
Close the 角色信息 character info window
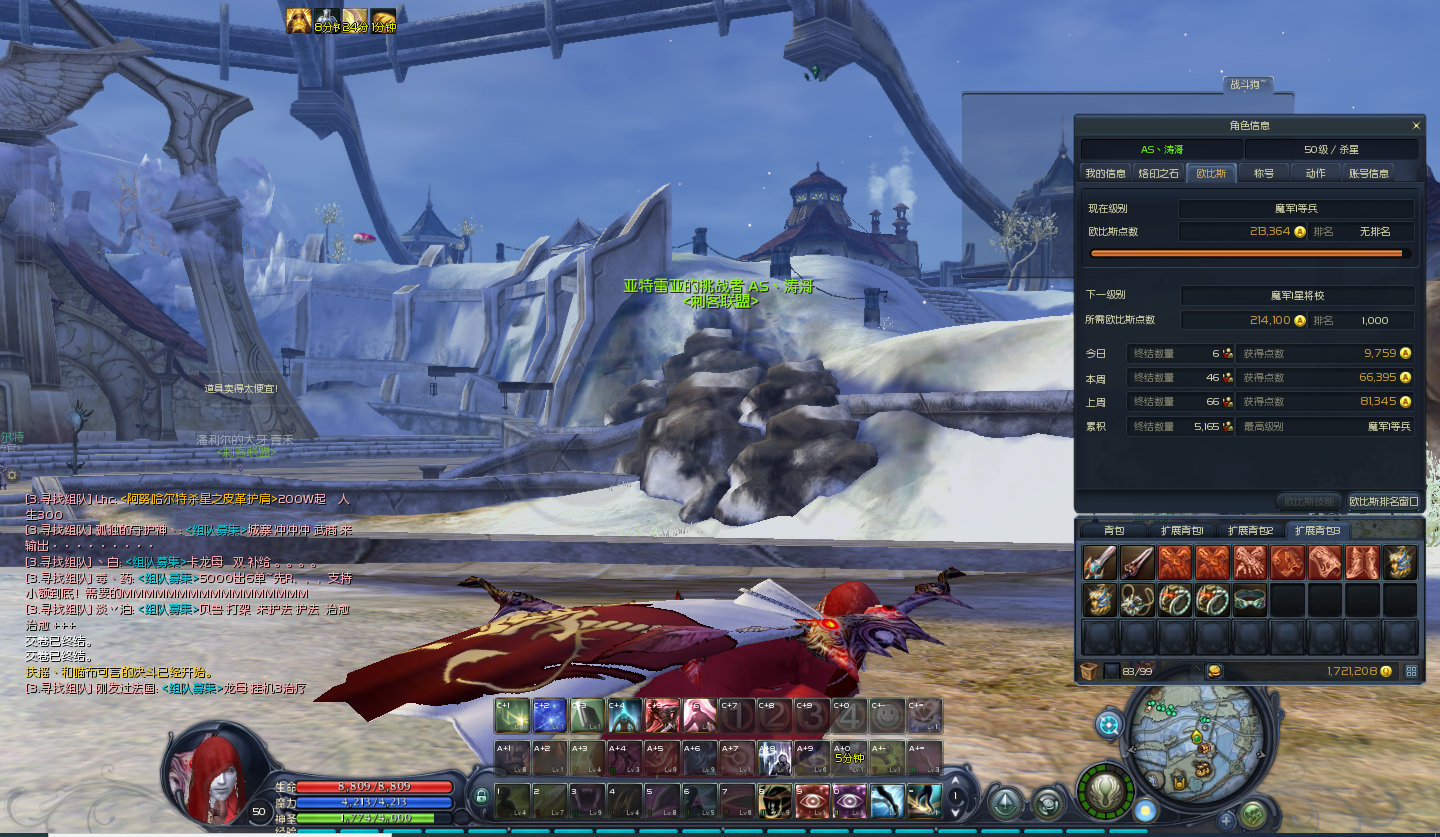click(1416, 126)
